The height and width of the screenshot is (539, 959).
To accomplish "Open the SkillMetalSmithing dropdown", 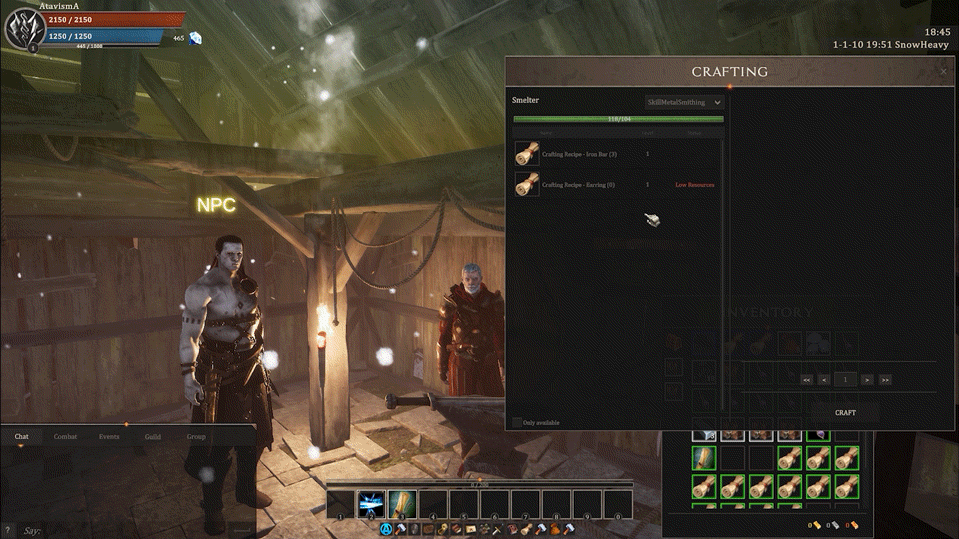I will 684,102.
